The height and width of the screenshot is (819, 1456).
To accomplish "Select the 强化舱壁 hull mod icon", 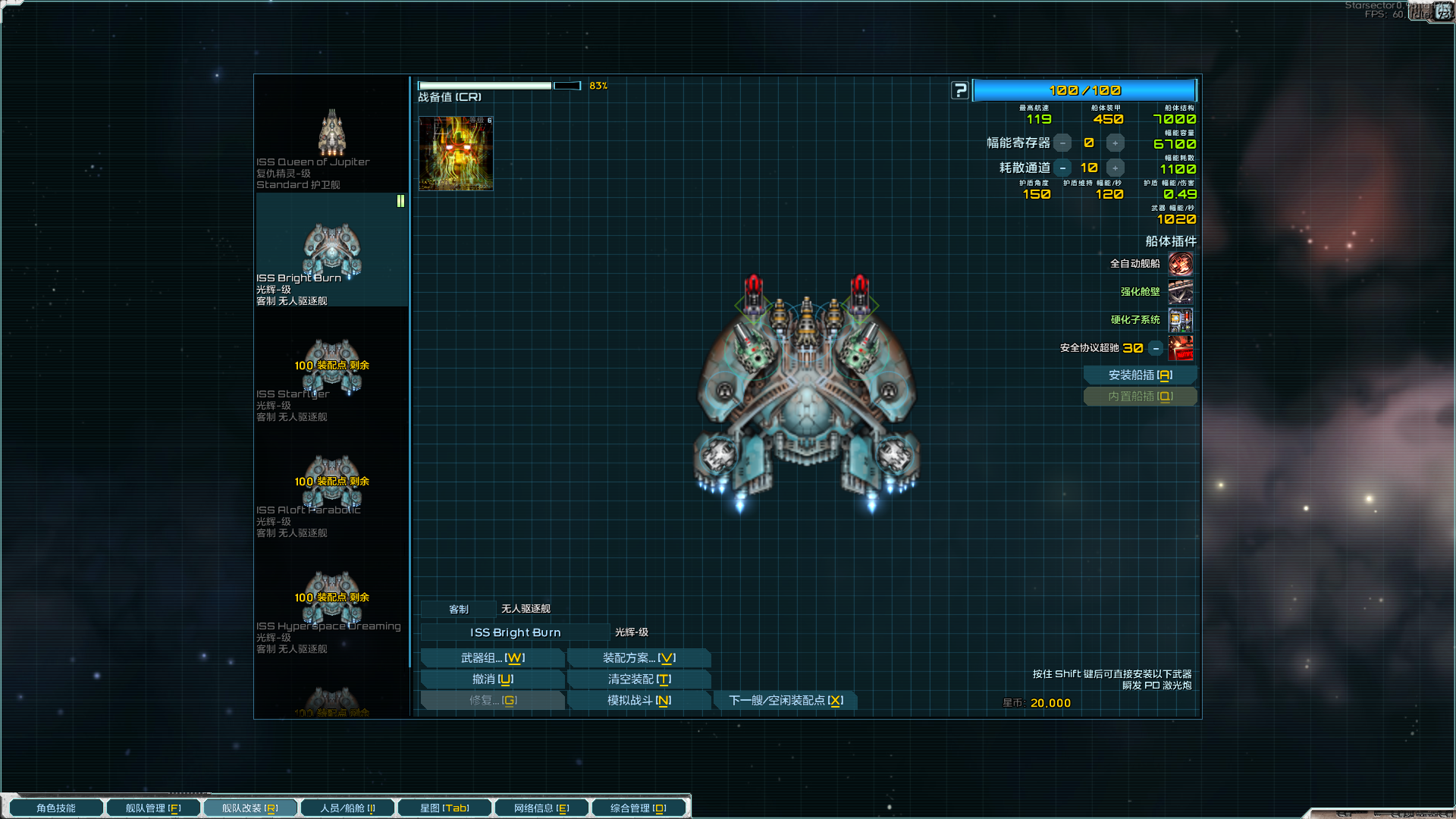I will (1181, 292).
